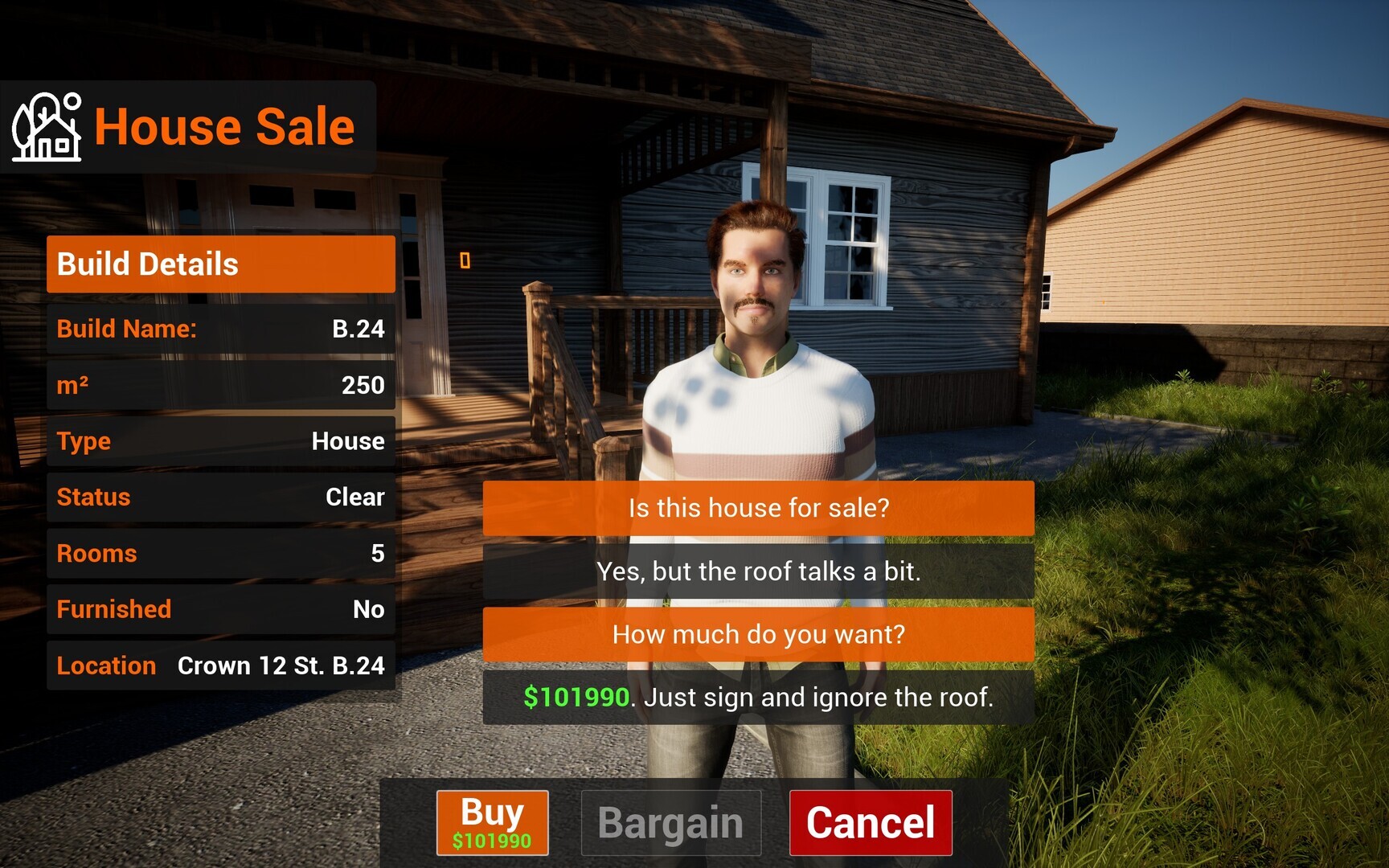The width and height of the screenshot is (1389, 868).
Task: Click the m² row showing 250
Action: point(220,385)
